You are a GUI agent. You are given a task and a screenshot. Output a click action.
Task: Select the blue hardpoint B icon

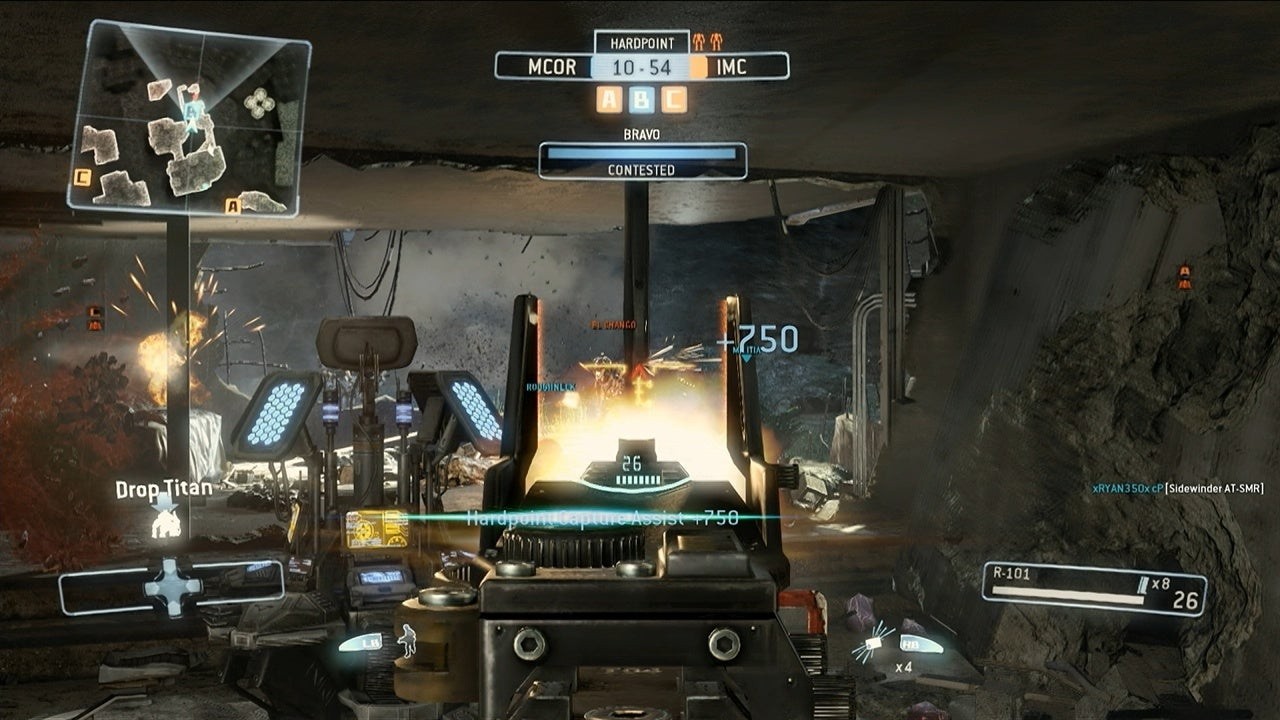pyautogui.click(x=642, y=99)
